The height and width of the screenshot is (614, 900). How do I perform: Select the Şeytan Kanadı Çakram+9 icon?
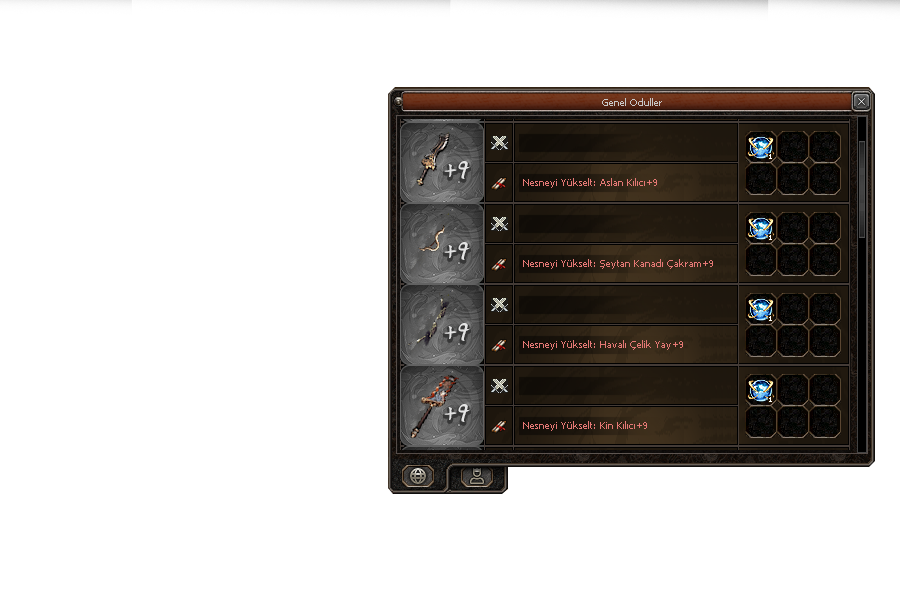pyautogui.click(x=441, y=243)
